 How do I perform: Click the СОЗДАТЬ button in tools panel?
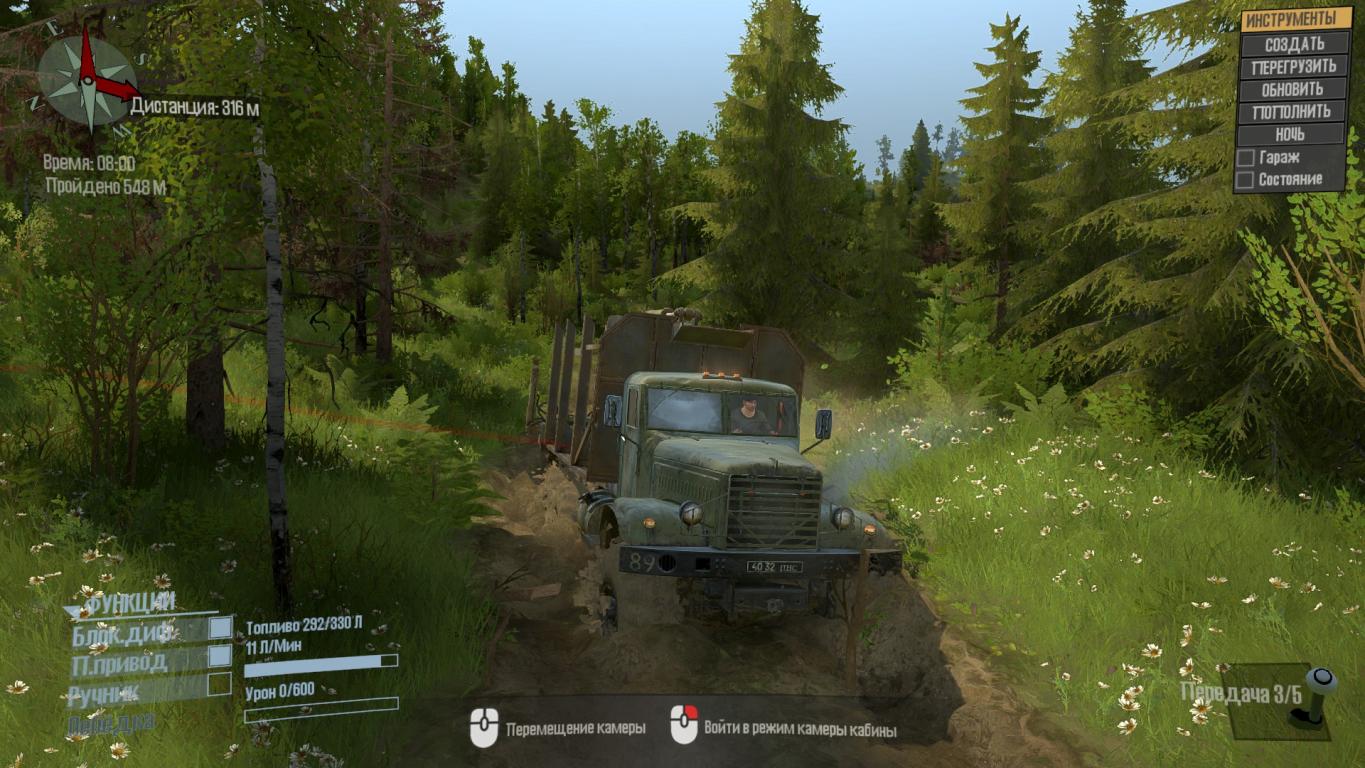click(1294, 44)
